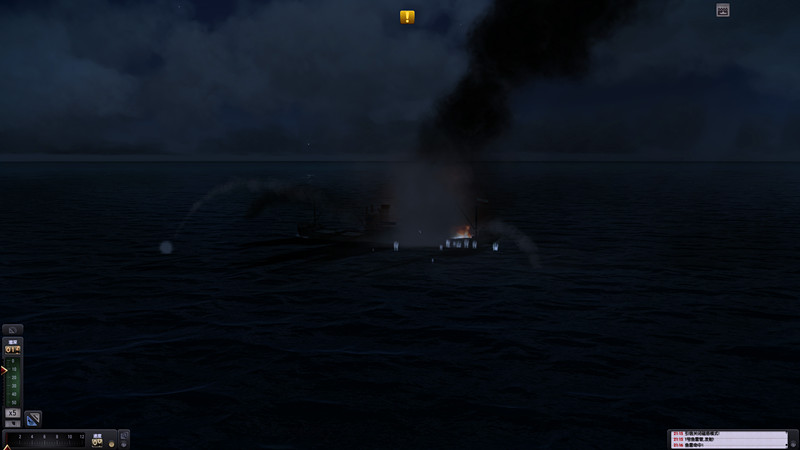
Task: Click the round yellow knob beside the speed readout
Action: (x=112, y=443)
